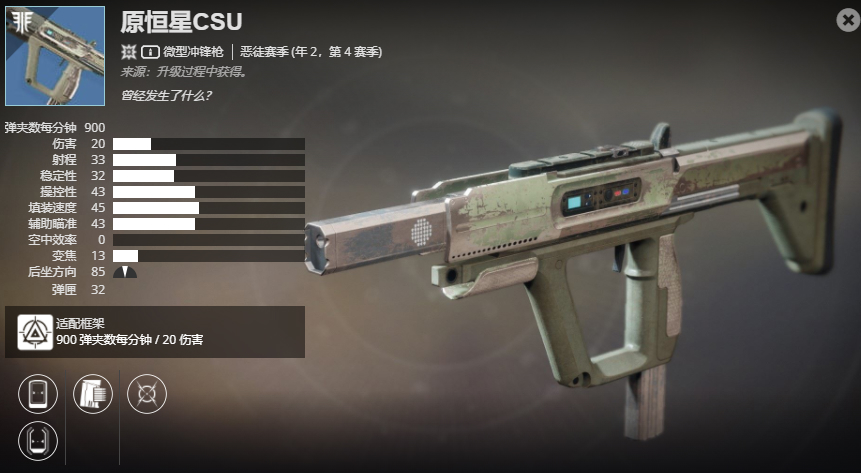This screenshot has width=861, height=473.
Task: Select the 适配框架 intrinsic perk icon
Action: [37, 332]
